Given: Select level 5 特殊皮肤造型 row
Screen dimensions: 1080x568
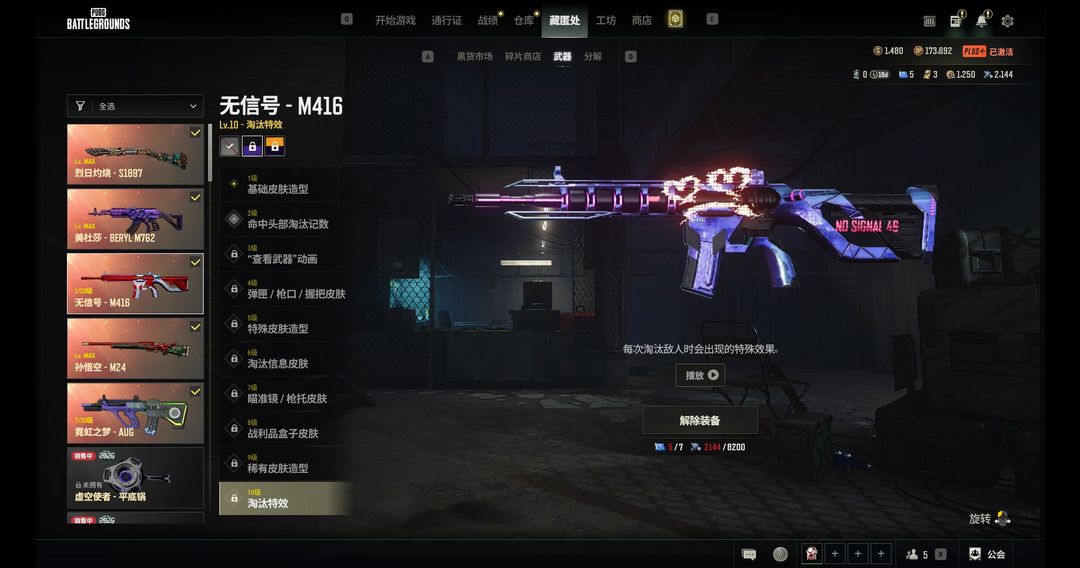Looking at the screenshot, I should pos(285,326).
